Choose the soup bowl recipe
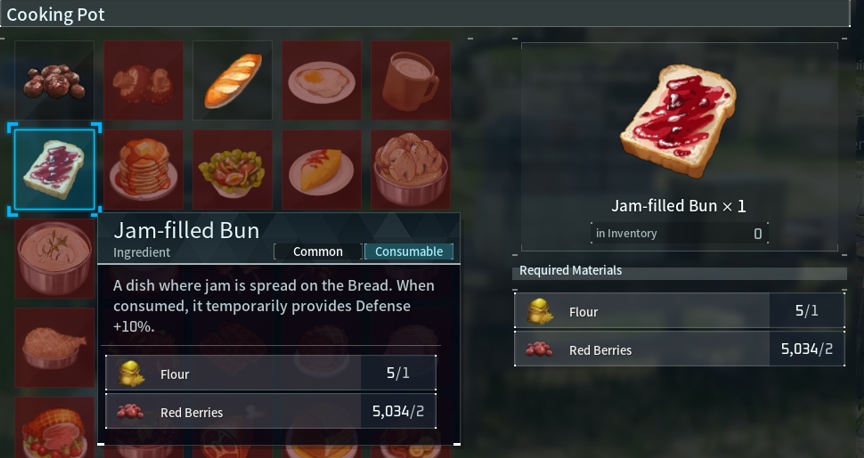Viewport: 864px width, 458px height. [54, 258]
